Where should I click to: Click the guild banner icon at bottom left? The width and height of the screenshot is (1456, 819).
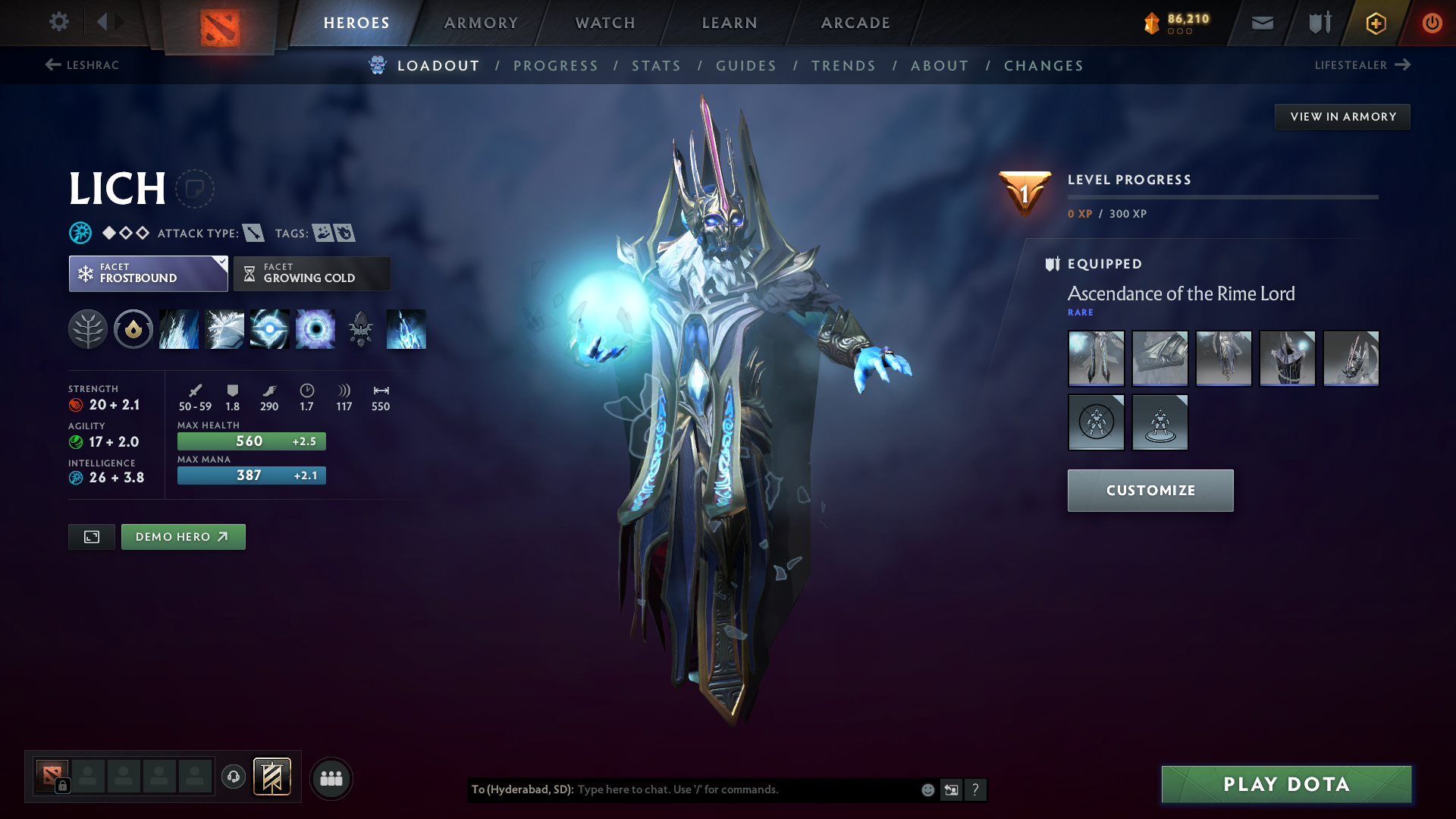[273, 777]
